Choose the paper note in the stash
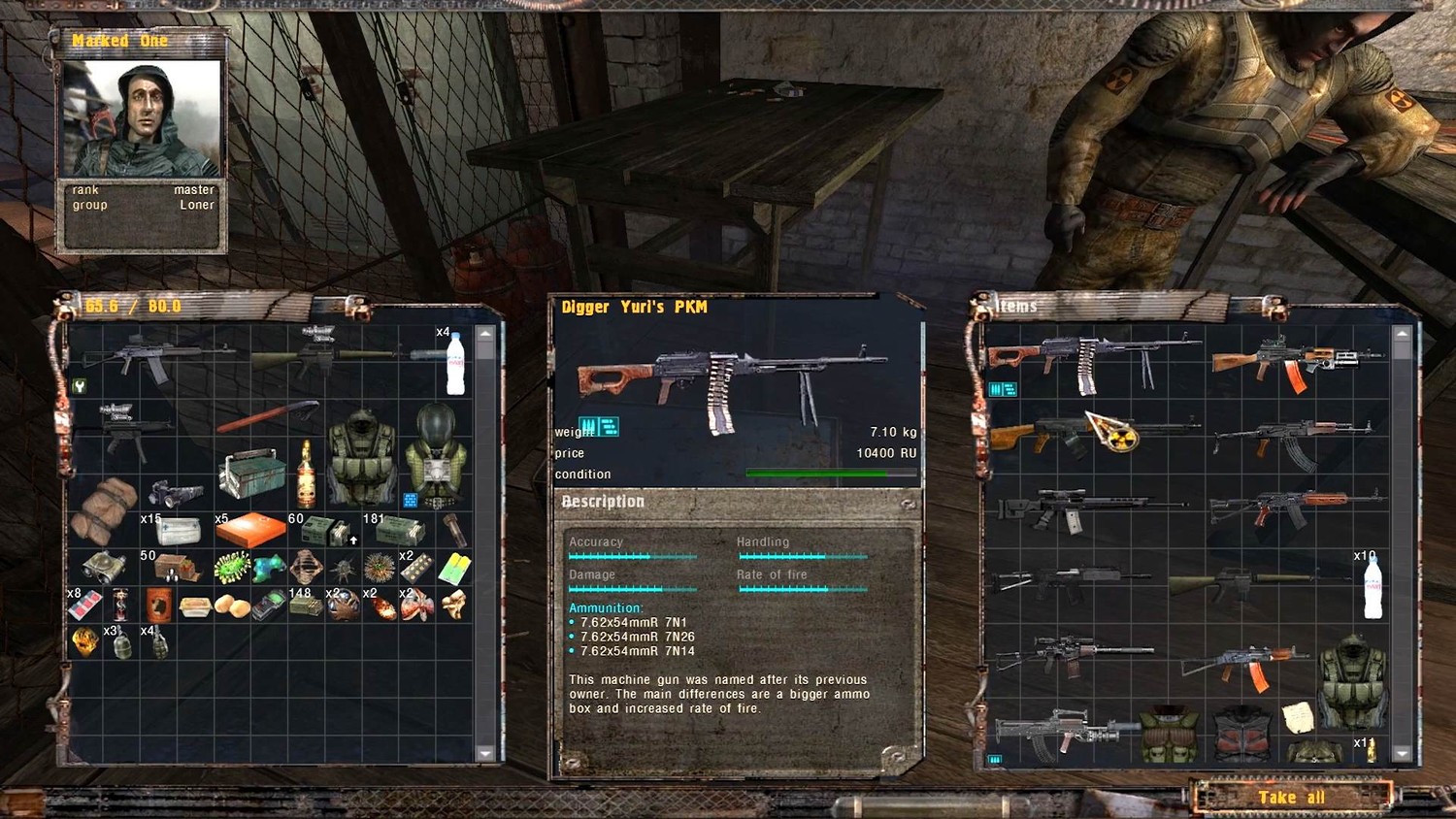This screenshot has height=819, width=1456. pos(1298,717)
